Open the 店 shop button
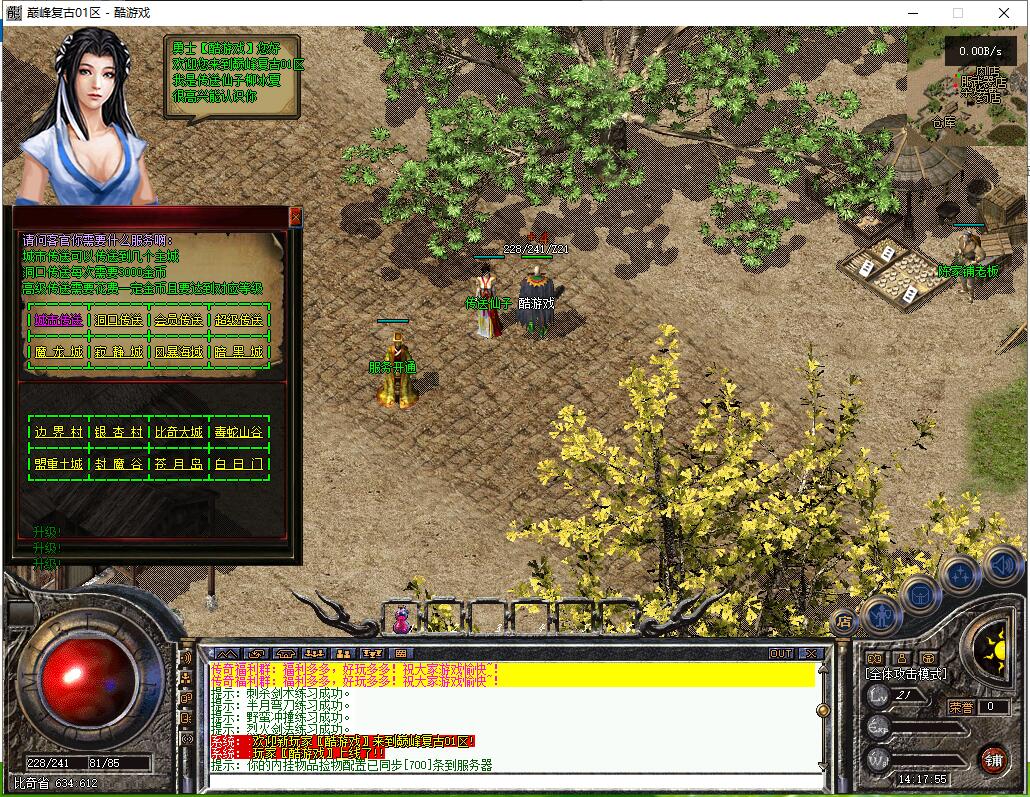Image resolution: width=1030 pixels, height=797 pixels. click(x=843, y=621)
